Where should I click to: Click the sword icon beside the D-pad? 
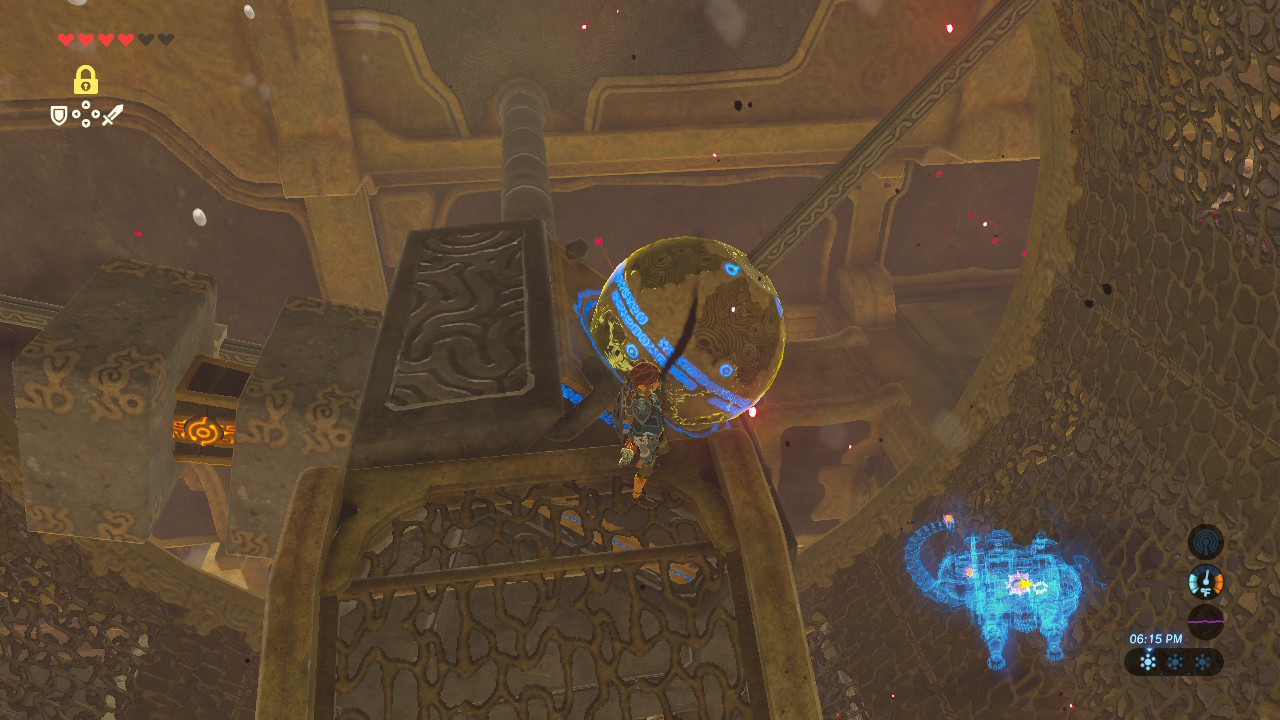(113, 114)
